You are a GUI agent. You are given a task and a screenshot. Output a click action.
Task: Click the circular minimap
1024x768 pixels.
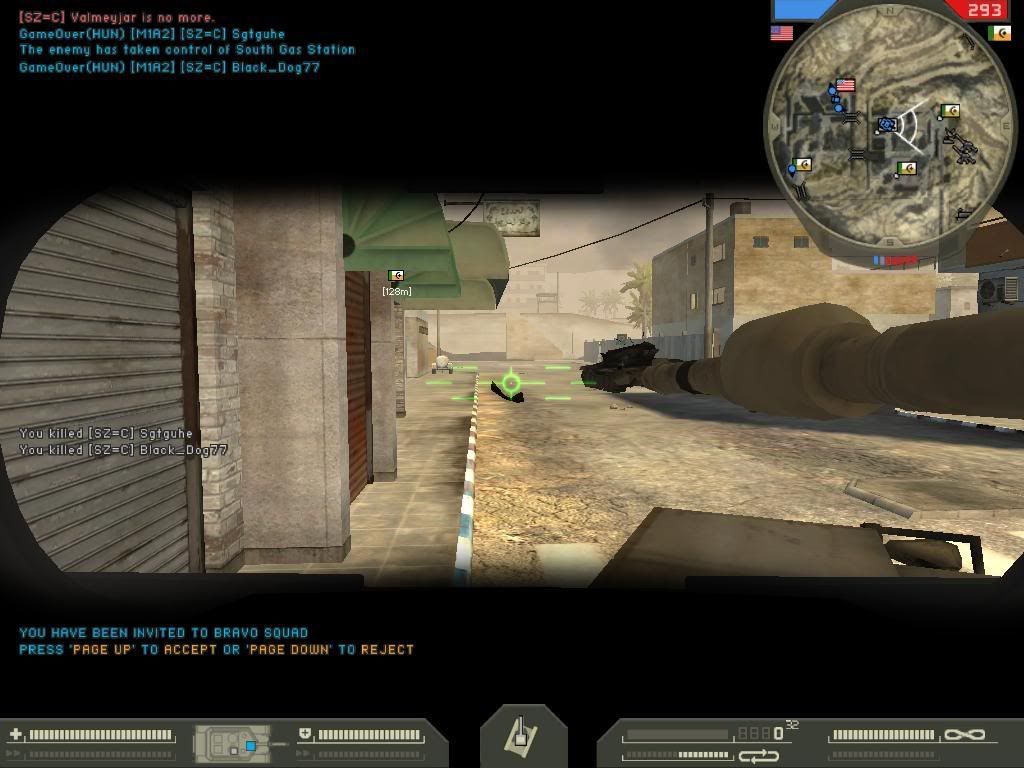pyautogui.click(x=886, y=125)
